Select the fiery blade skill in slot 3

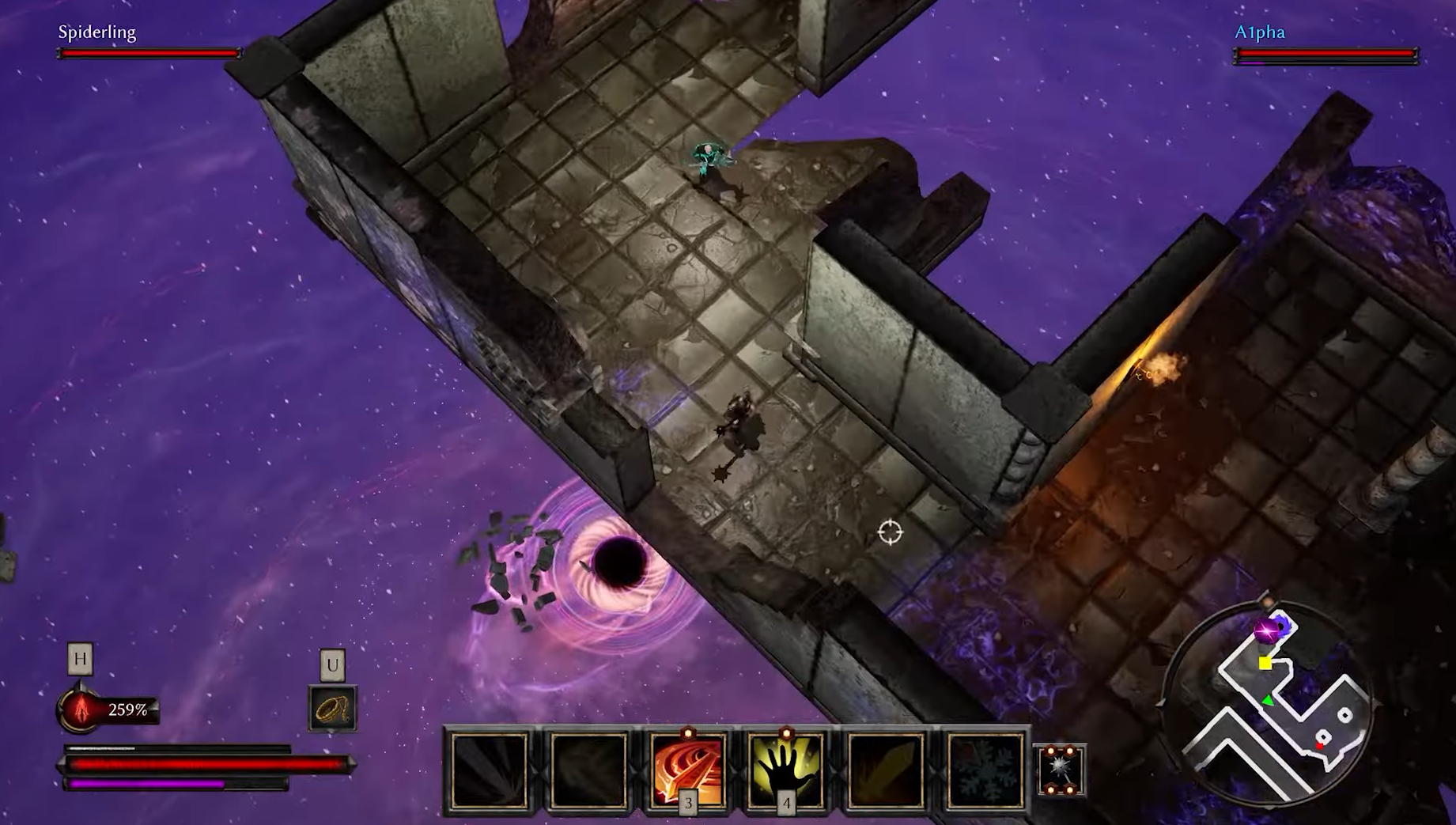coord(687,766)
